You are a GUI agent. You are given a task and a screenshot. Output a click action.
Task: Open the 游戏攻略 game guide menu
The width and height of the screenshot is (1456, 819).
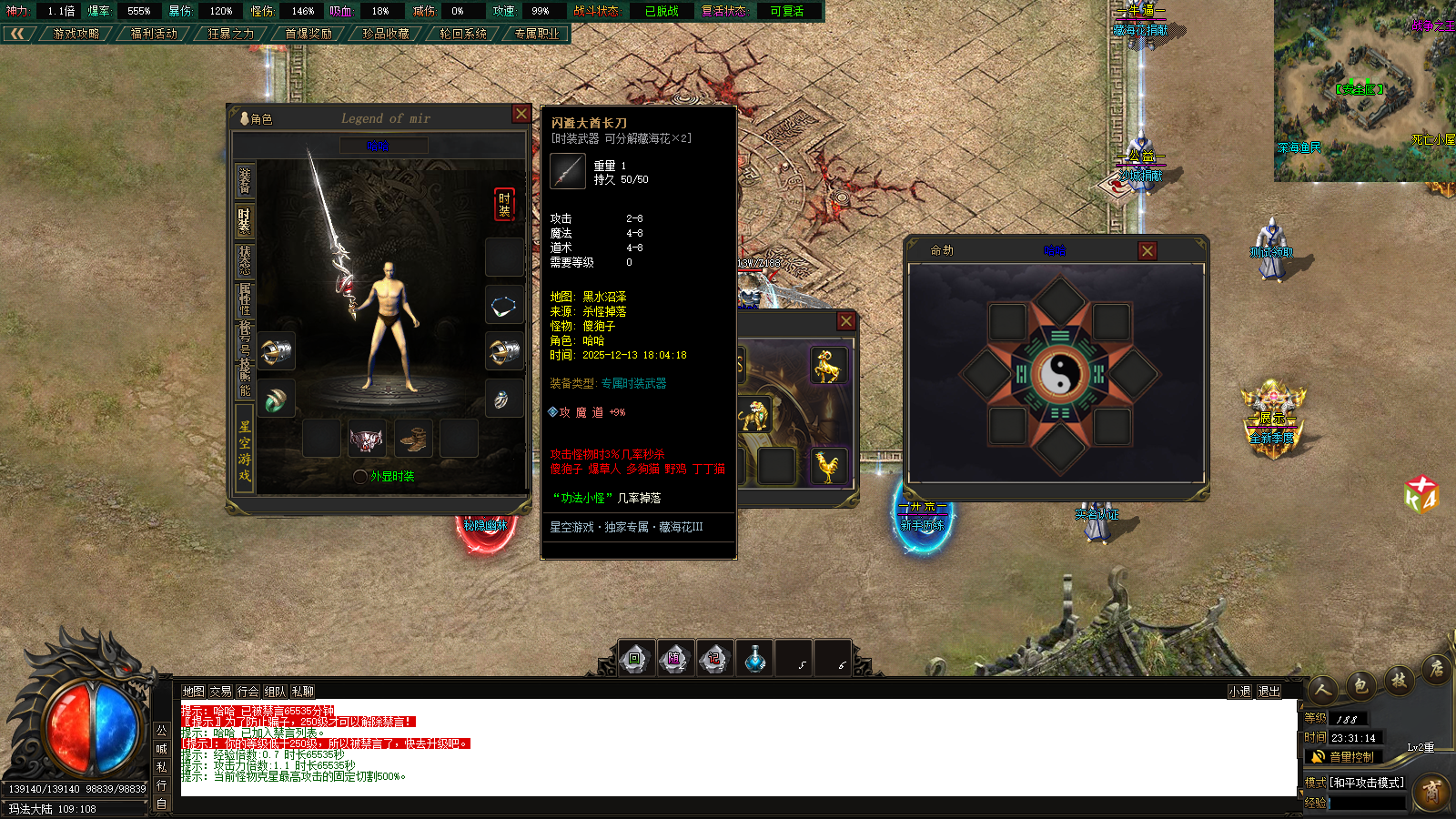(x=76, y=34)
